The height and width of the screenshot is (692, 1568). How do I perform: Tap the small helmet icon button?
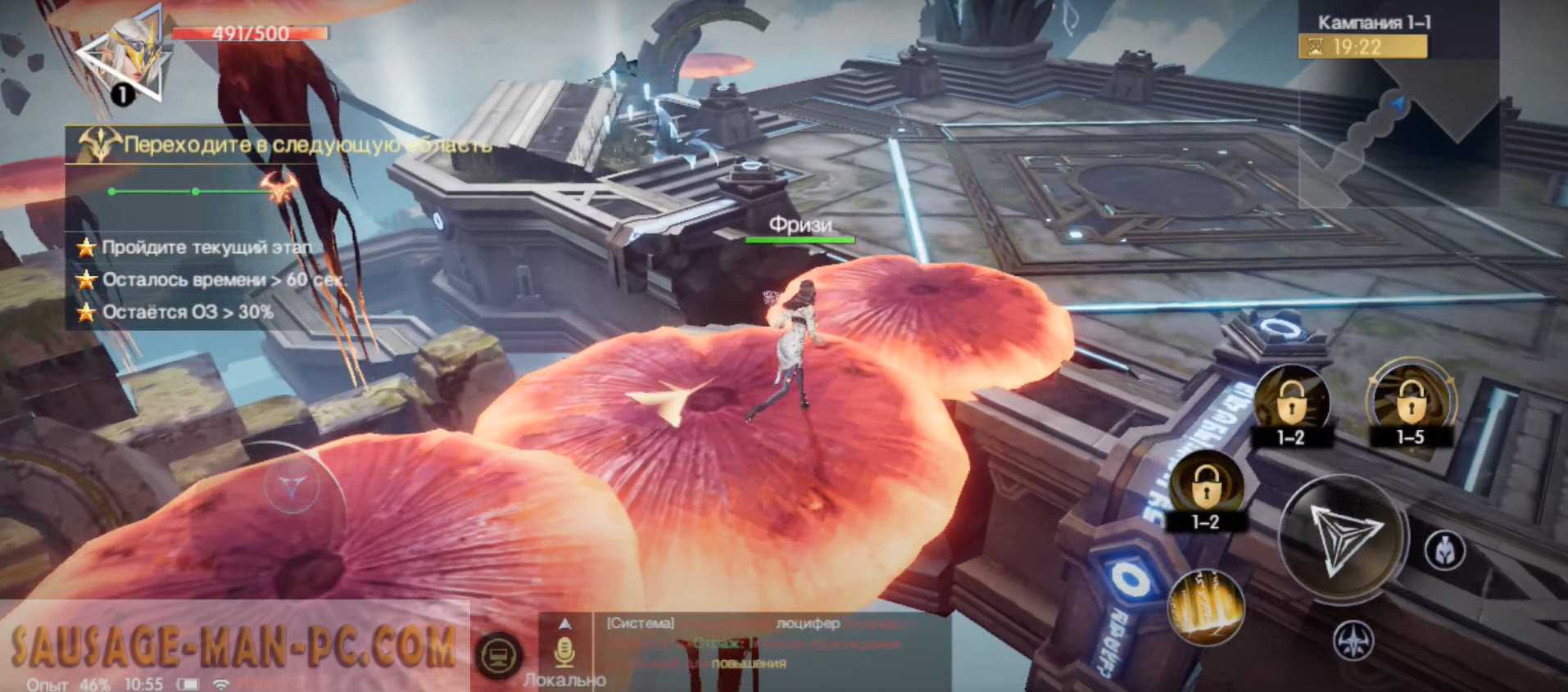(x=1445, y=550)
